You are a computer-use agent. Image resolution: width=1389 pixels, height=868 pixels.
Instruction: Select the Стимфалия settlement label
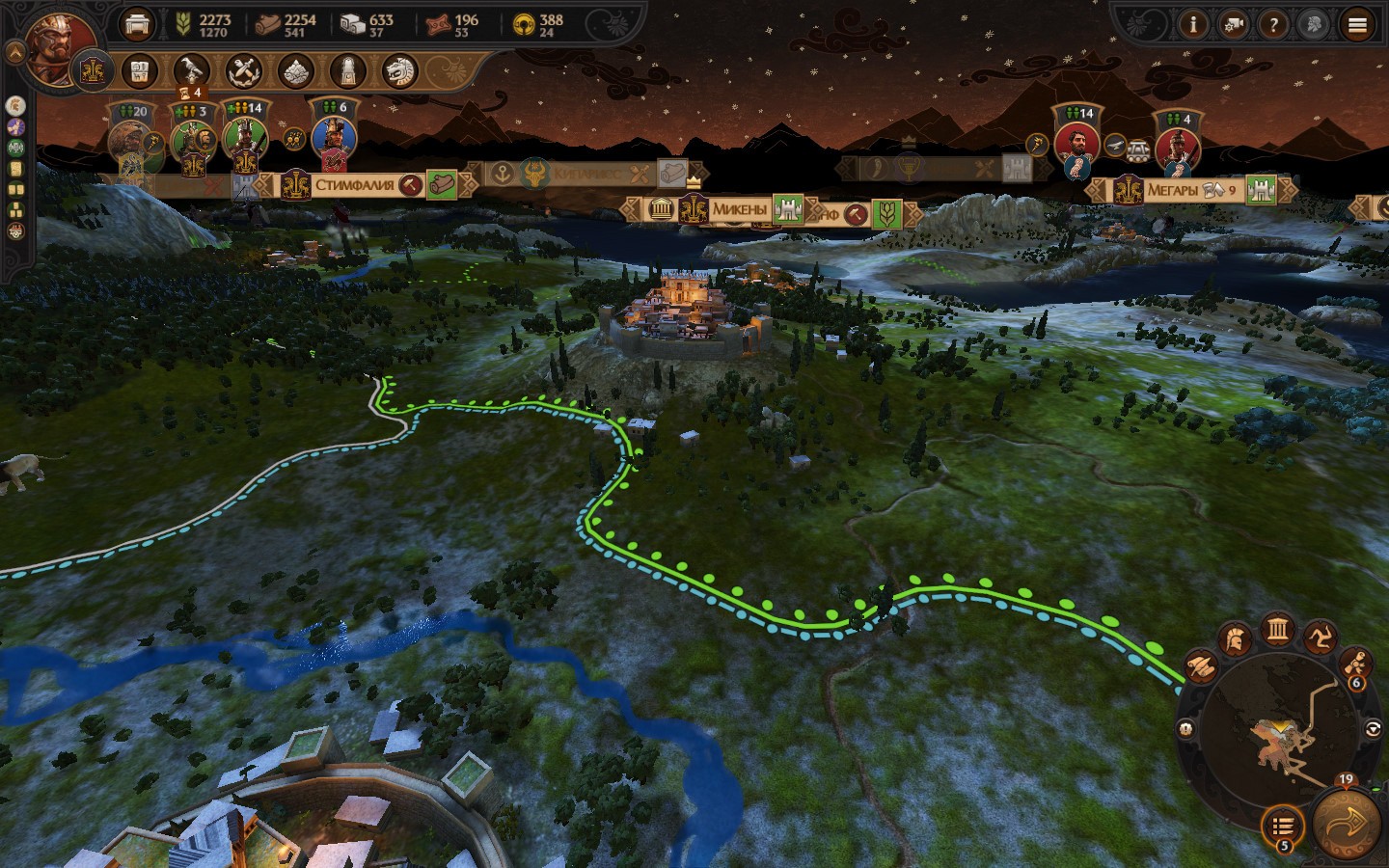tap(354, 184)
